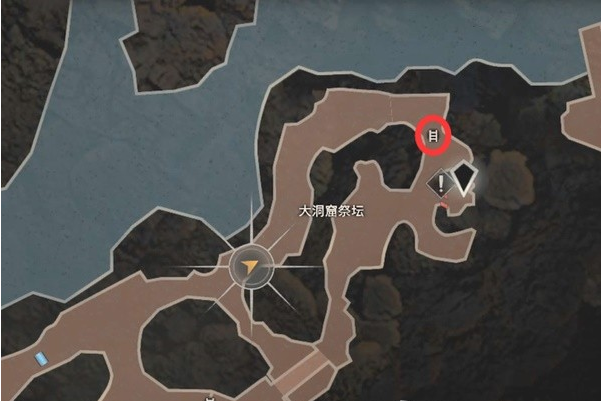
Task: Select the ladder icon circled in red
Action: 434,136
